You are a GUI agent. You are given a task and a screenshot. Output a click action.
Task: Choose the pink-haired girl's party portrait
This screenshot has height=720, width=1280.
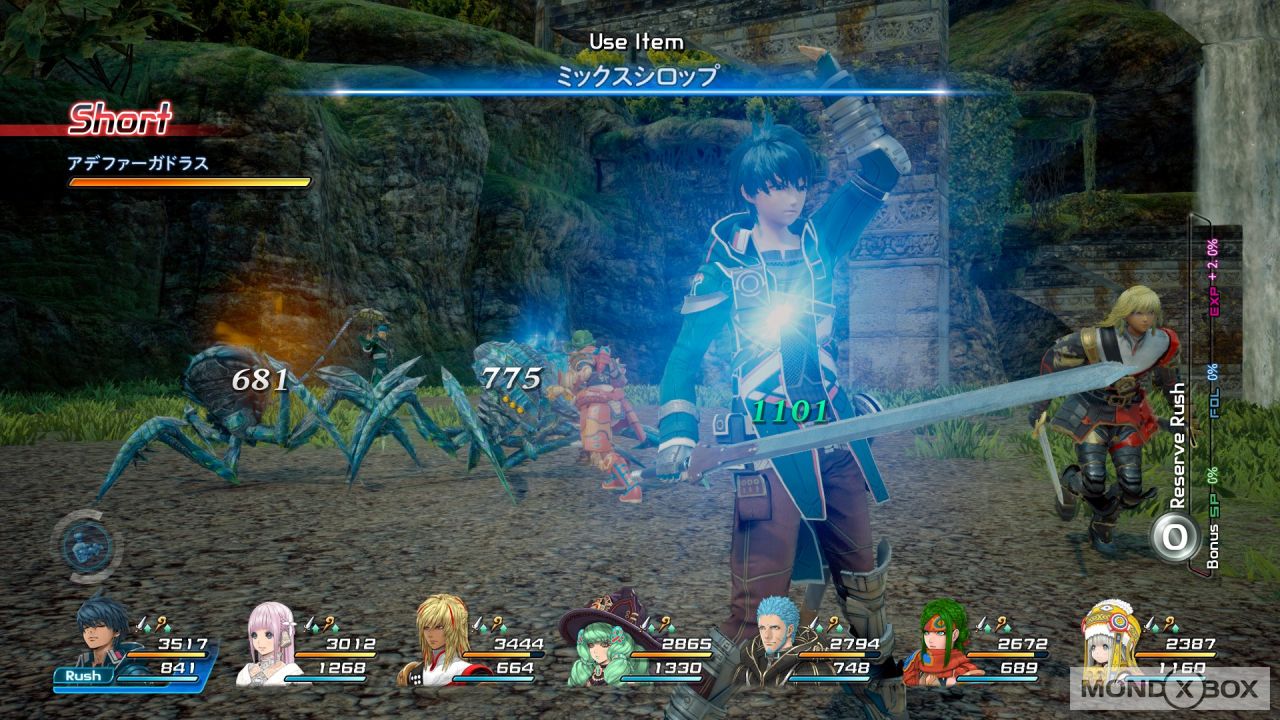point(272,640)
